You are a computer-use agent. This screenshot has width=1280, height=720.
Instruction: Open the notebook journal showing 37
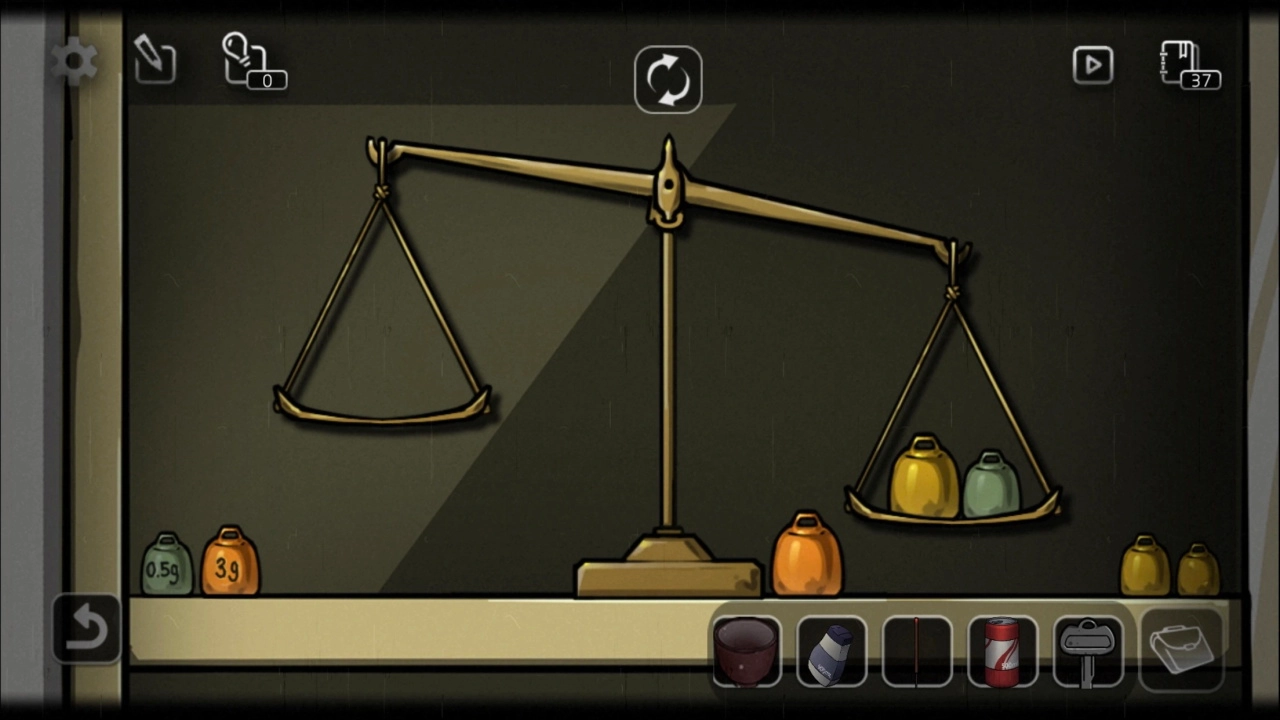[x=1187, y=64]
